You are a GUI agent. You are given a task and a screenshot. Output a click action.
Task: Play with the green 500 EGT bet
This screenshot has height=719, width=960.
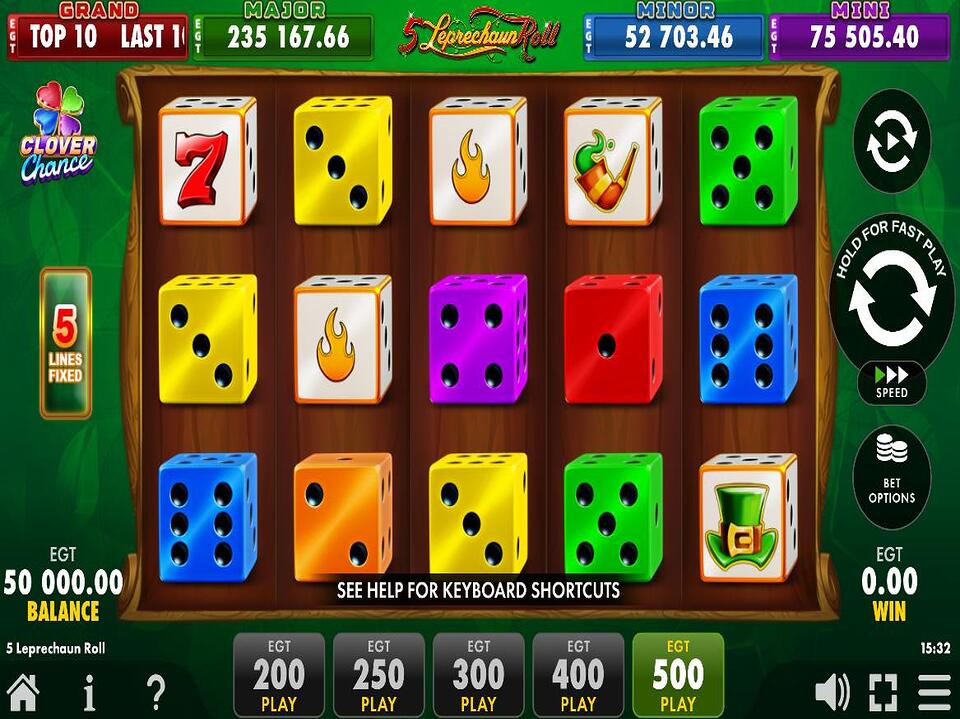tap(678, 675)
